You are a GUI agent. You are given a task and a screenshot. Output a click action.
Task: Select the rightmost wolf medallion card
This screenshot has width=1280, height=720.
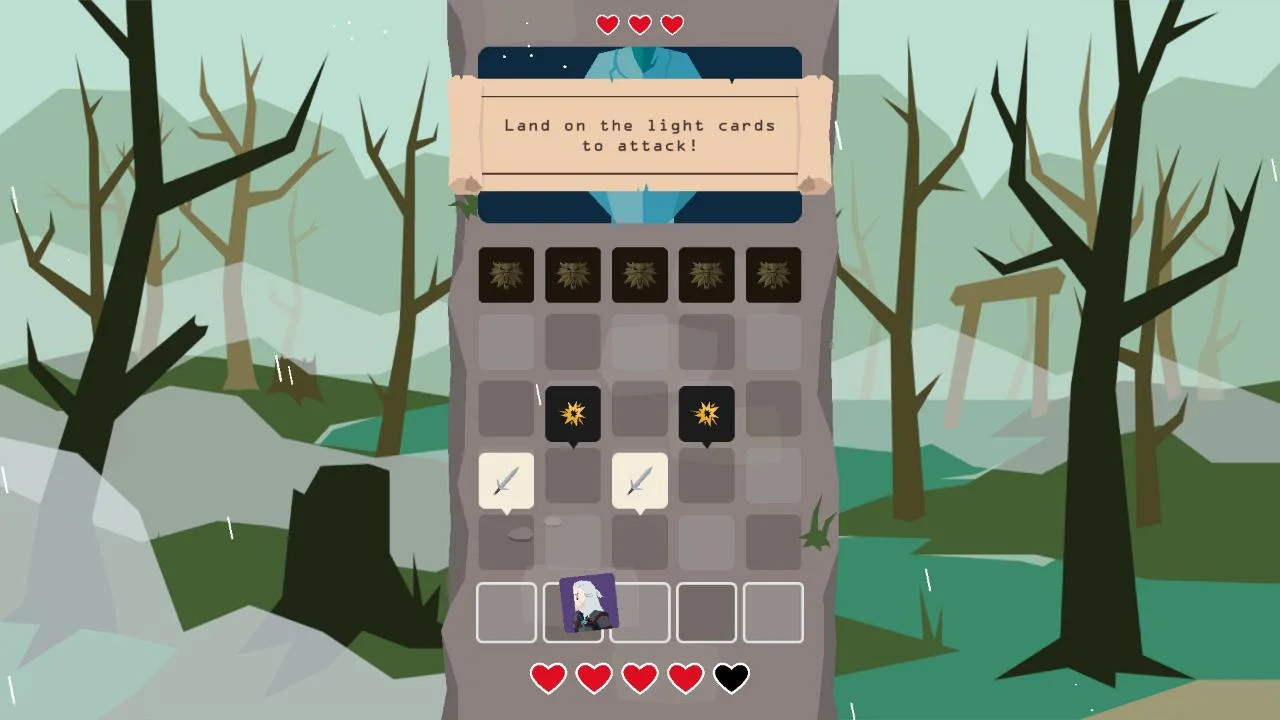point(773,275)
